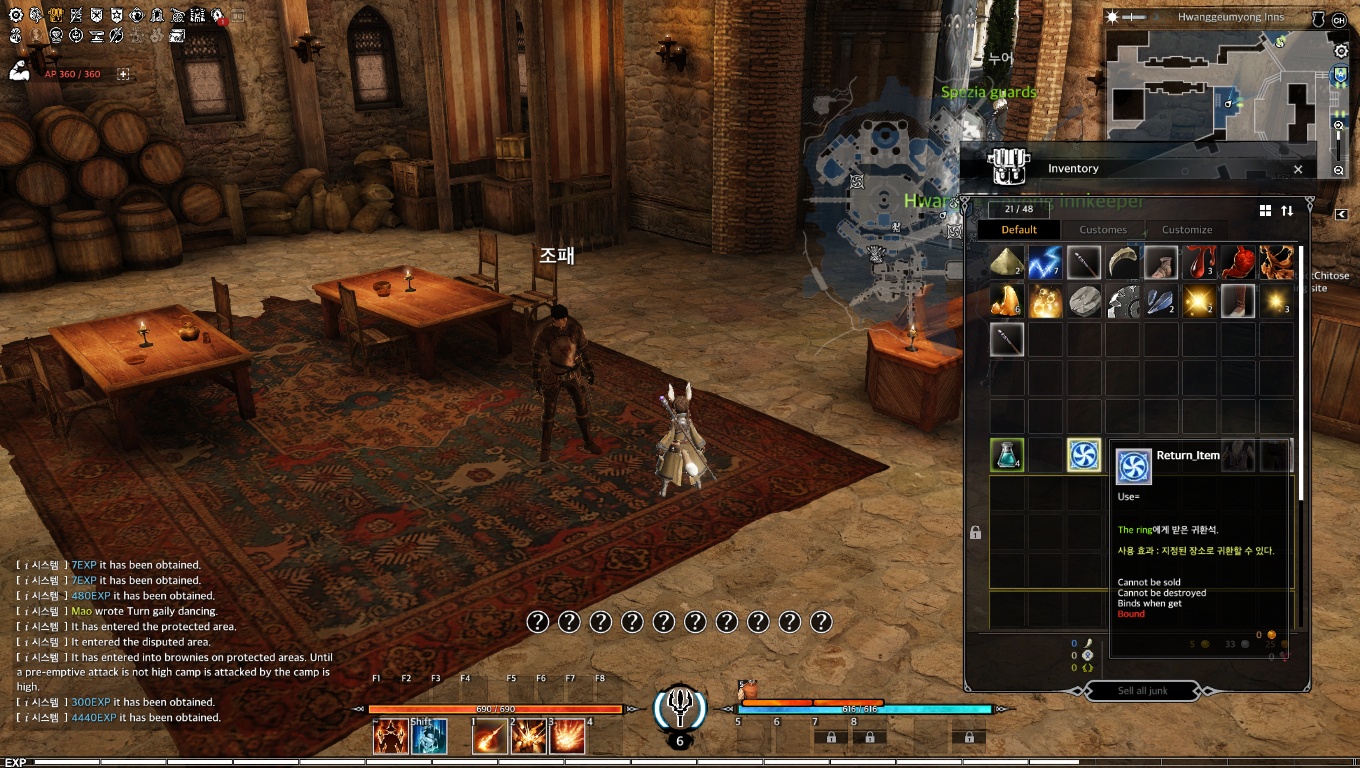Activate the fiery burst skill in slot 3
The height and width of the screenshot is (768, 1360).
click(x=568, y=737)
